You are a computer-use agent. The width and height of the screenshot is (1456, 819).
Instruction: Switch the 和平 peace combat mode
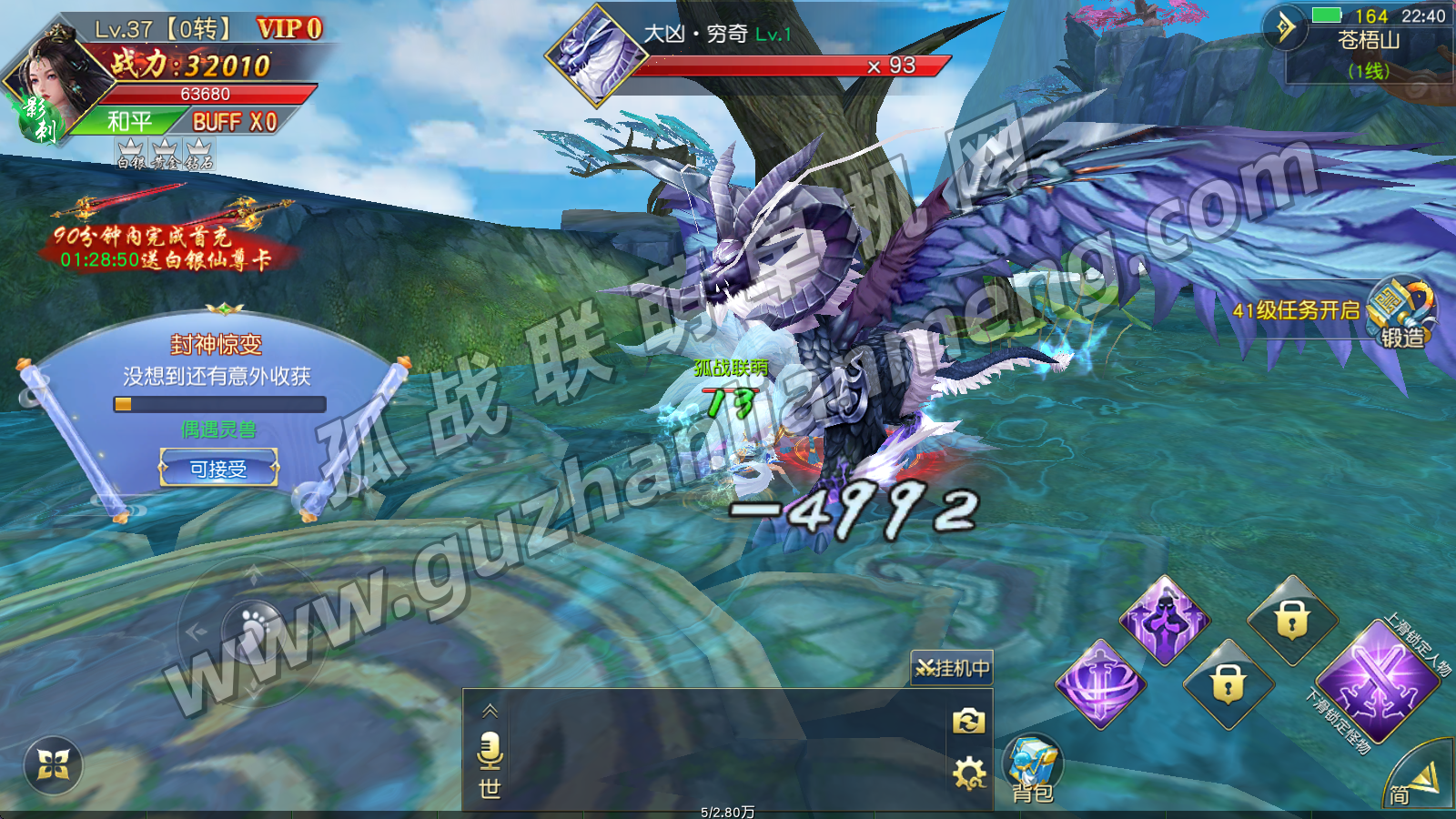129,122
